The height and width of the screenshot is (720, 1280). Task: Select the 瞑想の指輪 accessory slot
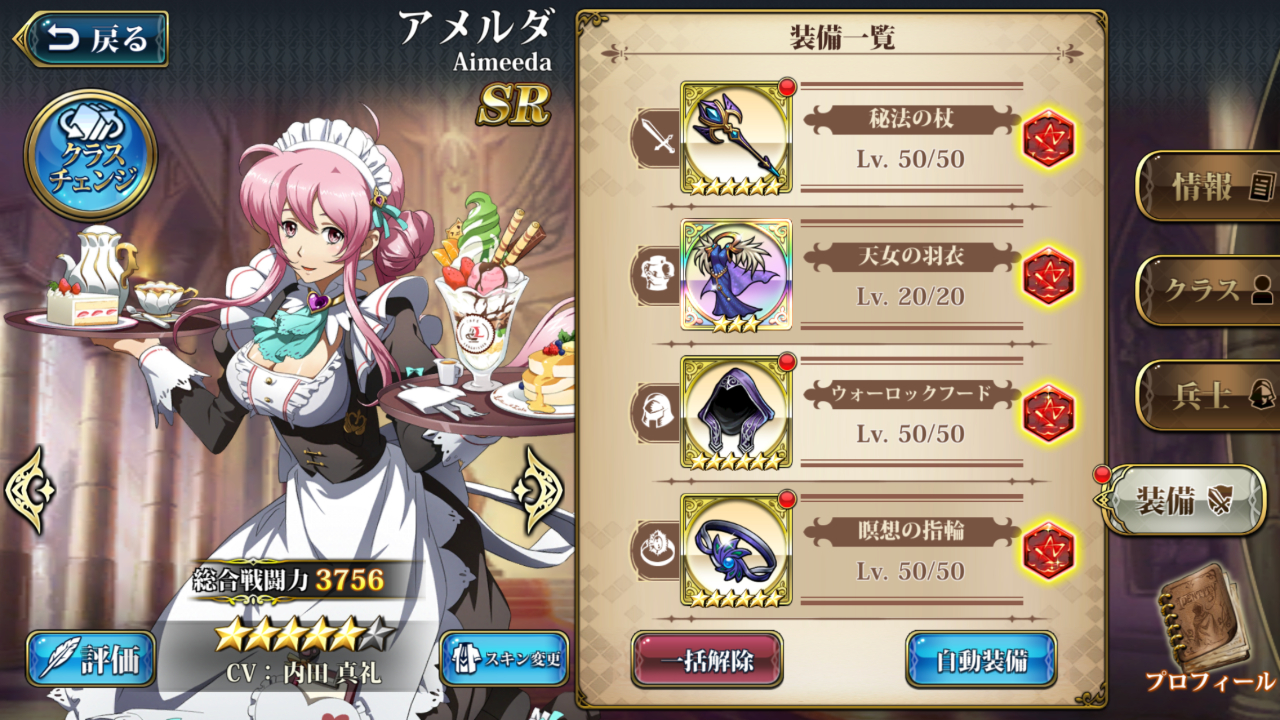click(x=736, y=549)
